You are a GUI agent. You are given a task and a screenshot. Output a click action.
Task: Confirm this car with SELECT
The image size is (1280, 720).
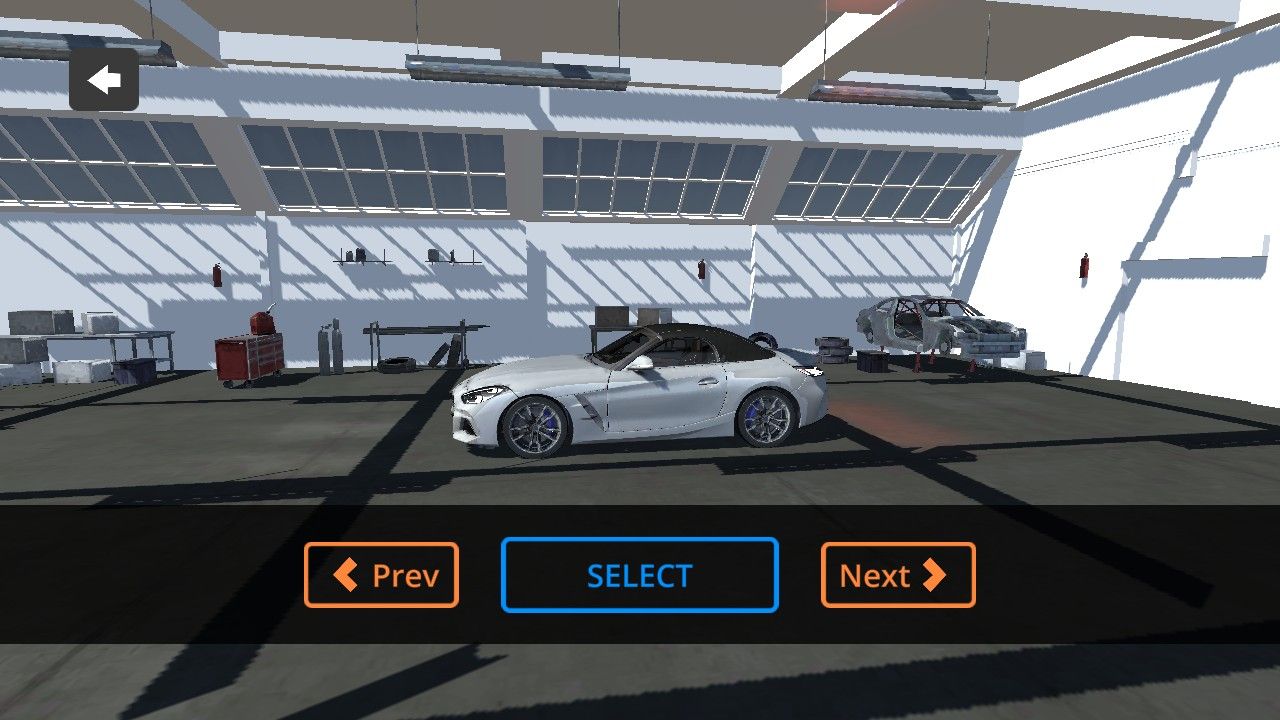point(639,575)
